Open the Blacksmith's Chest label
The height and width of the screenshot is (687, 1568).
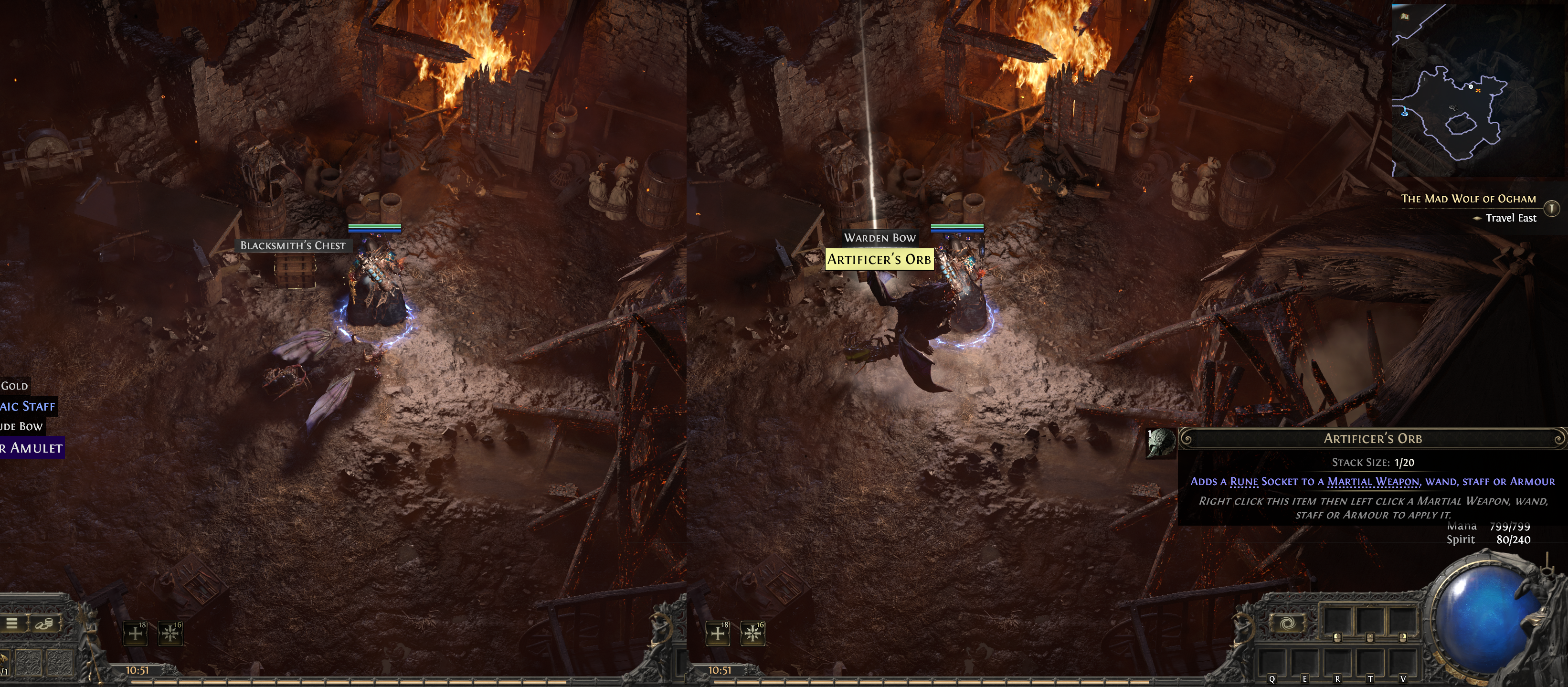point(293,245)
